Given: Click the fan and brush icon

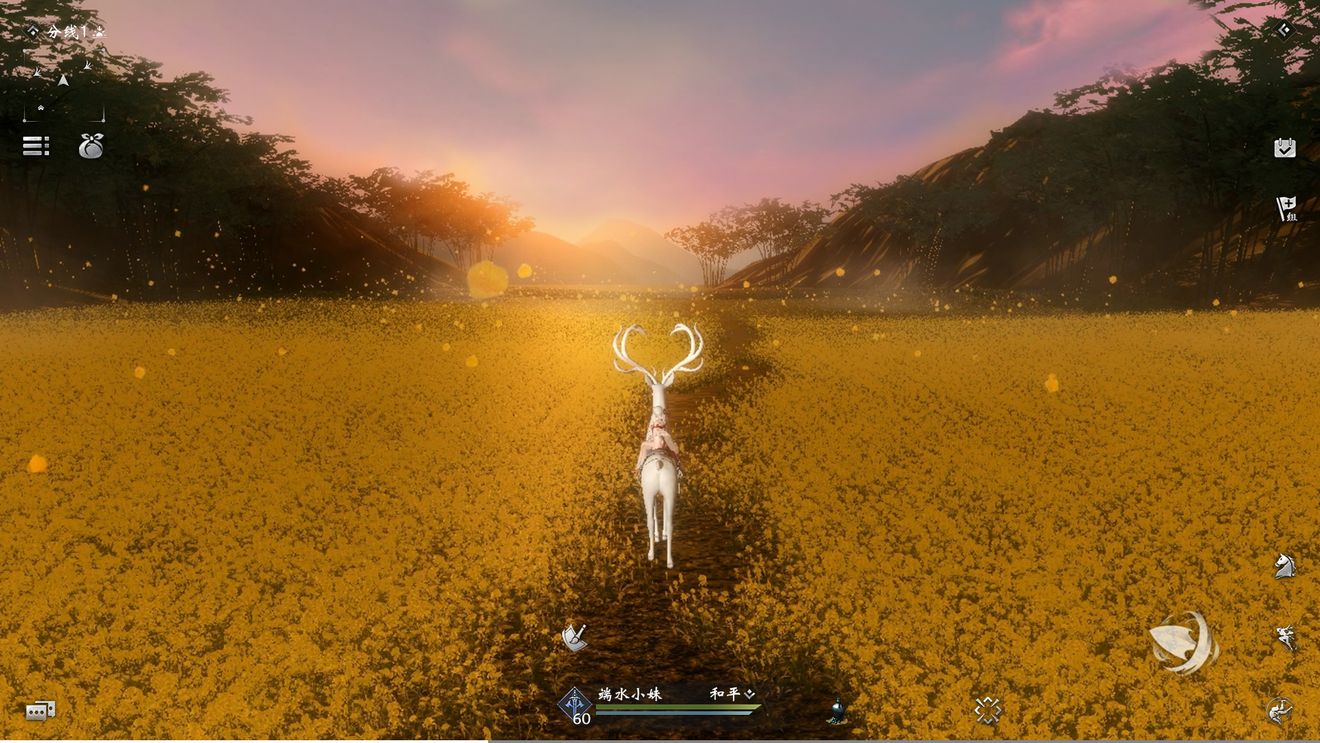Looking at the screenshot, I should (x=574, y=637).
